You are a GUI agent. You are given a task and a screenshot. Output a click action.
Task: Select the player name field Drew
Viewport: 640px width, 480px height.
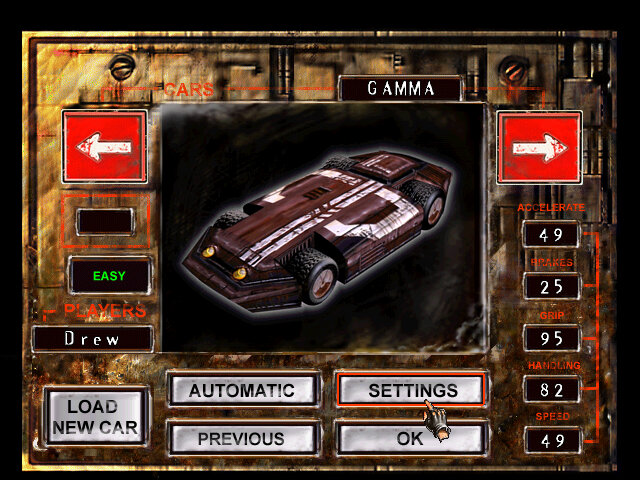point(92,339)
